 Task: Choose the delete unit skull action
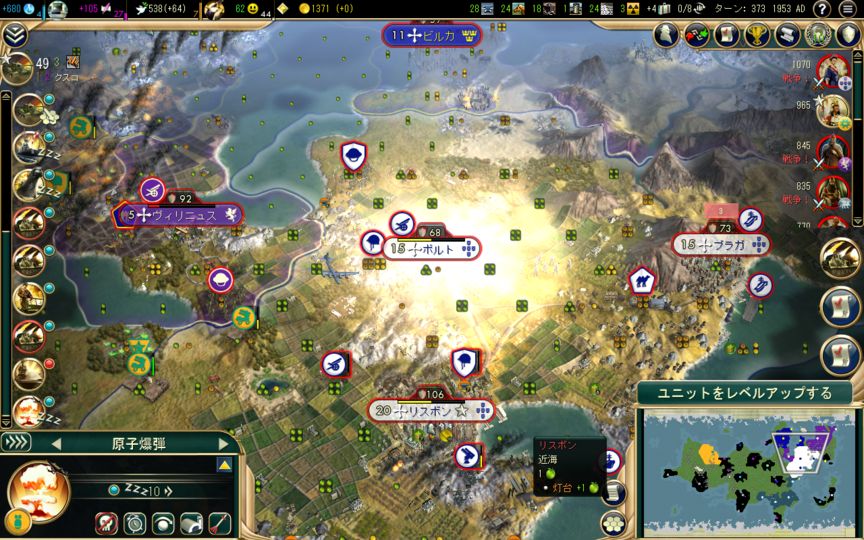point(108,521)
